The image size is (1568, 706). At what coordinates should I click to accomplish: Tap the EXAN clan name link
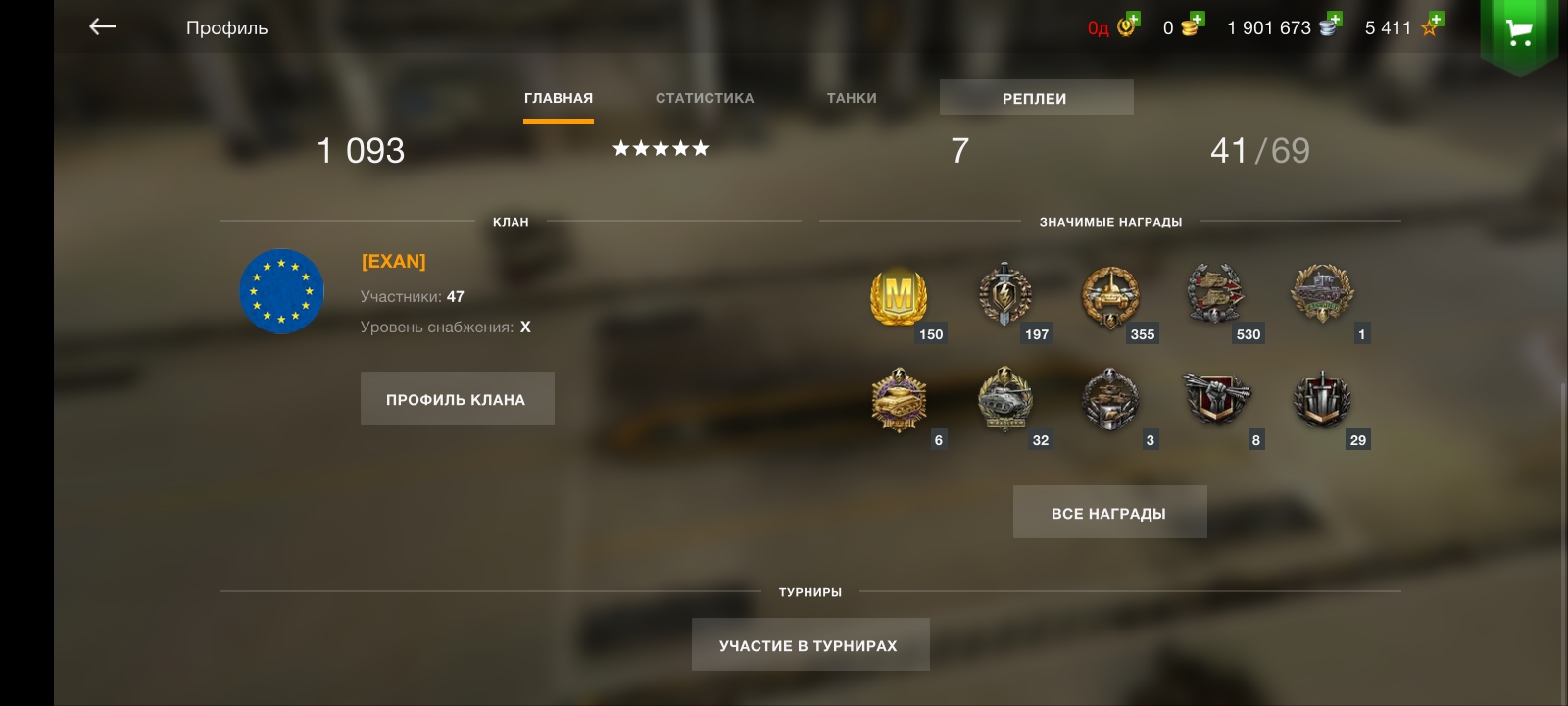[x=394, y=261]
